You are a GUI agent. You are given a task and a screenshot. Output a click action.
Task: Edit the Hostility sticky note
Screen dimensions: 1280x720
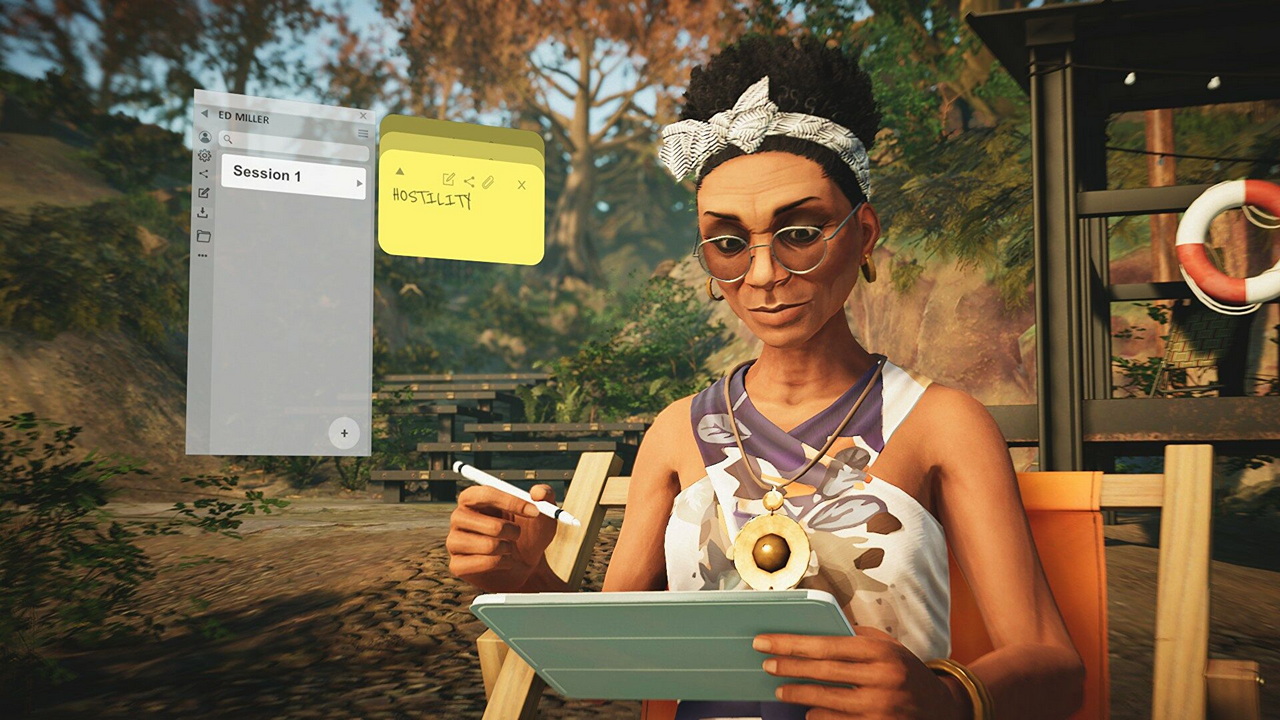click(x=448, y=180)
